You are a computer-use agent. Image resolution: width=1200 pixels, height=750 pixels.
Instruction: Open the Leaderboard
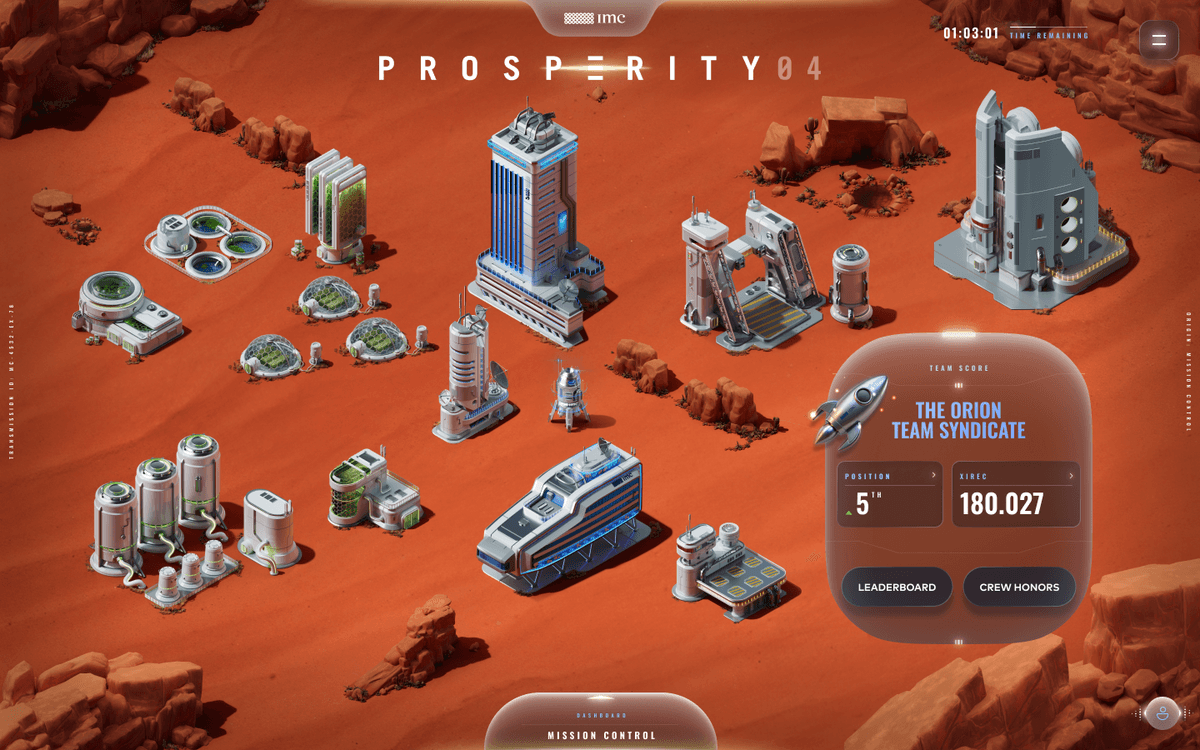click(x=896, y=587)
